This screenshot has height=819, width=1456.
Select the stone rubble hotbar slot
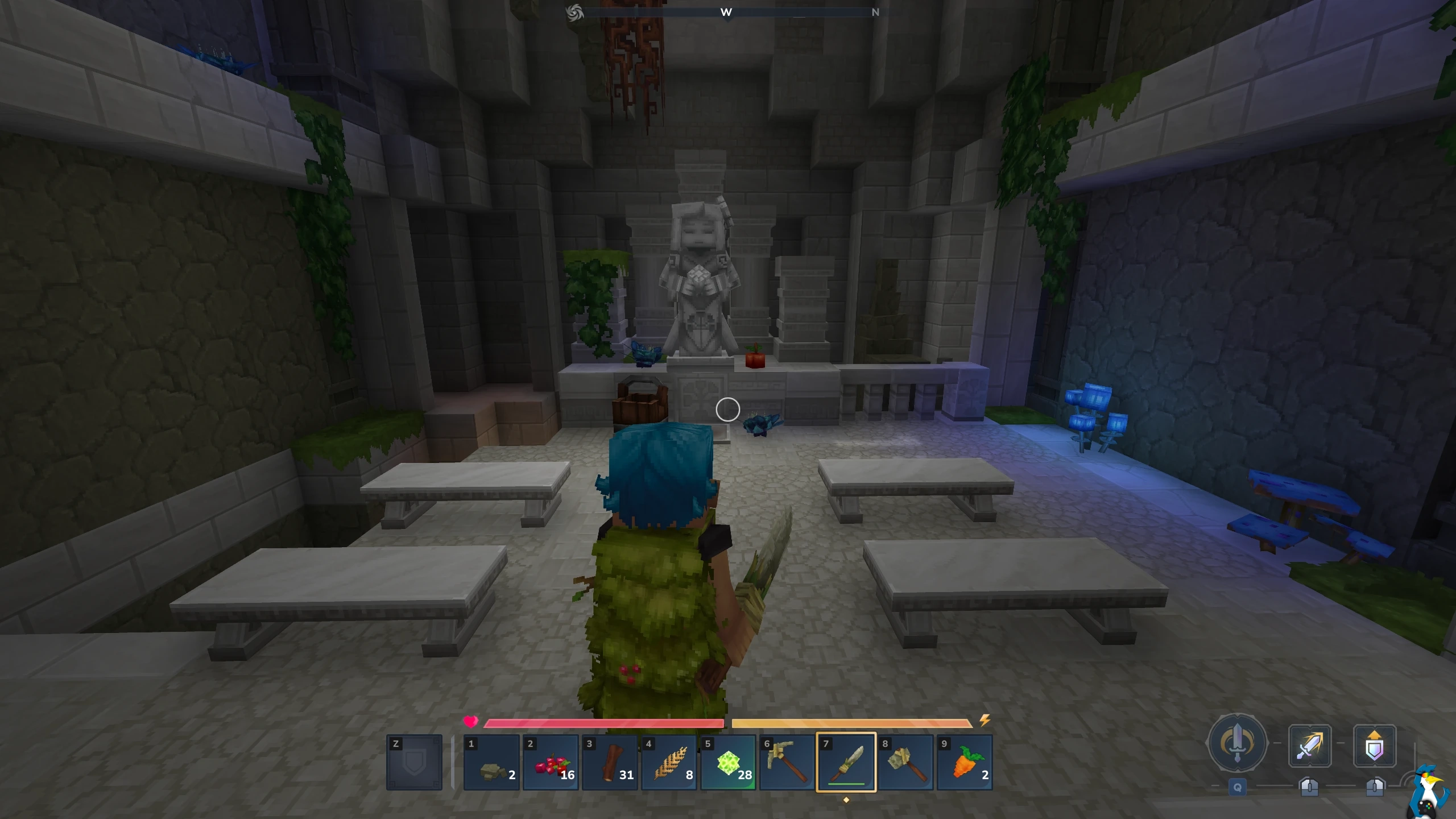492,763
